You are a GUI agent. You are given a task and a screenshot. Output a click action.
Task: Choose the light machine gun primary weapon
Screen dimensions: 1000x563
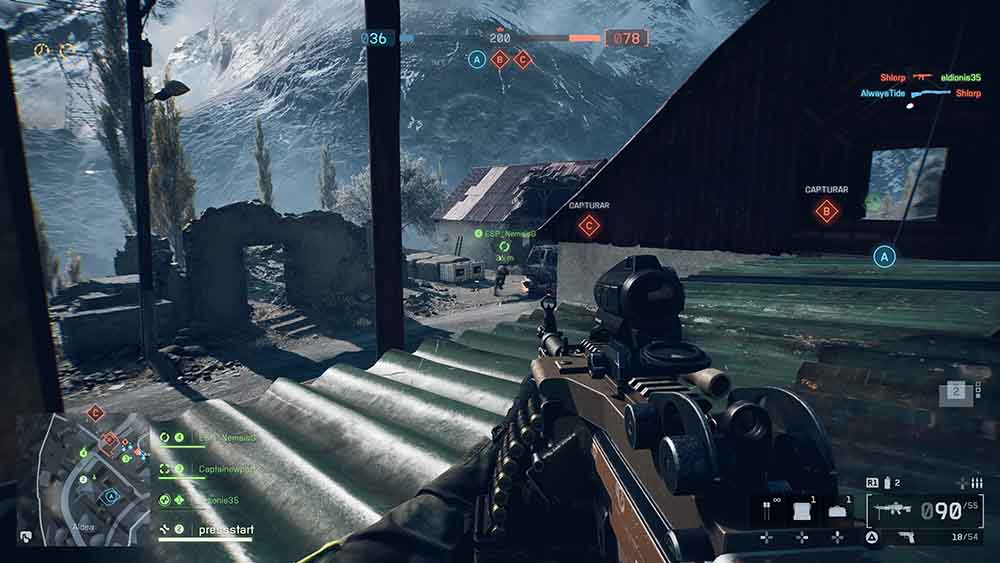[x=893, y=510]
